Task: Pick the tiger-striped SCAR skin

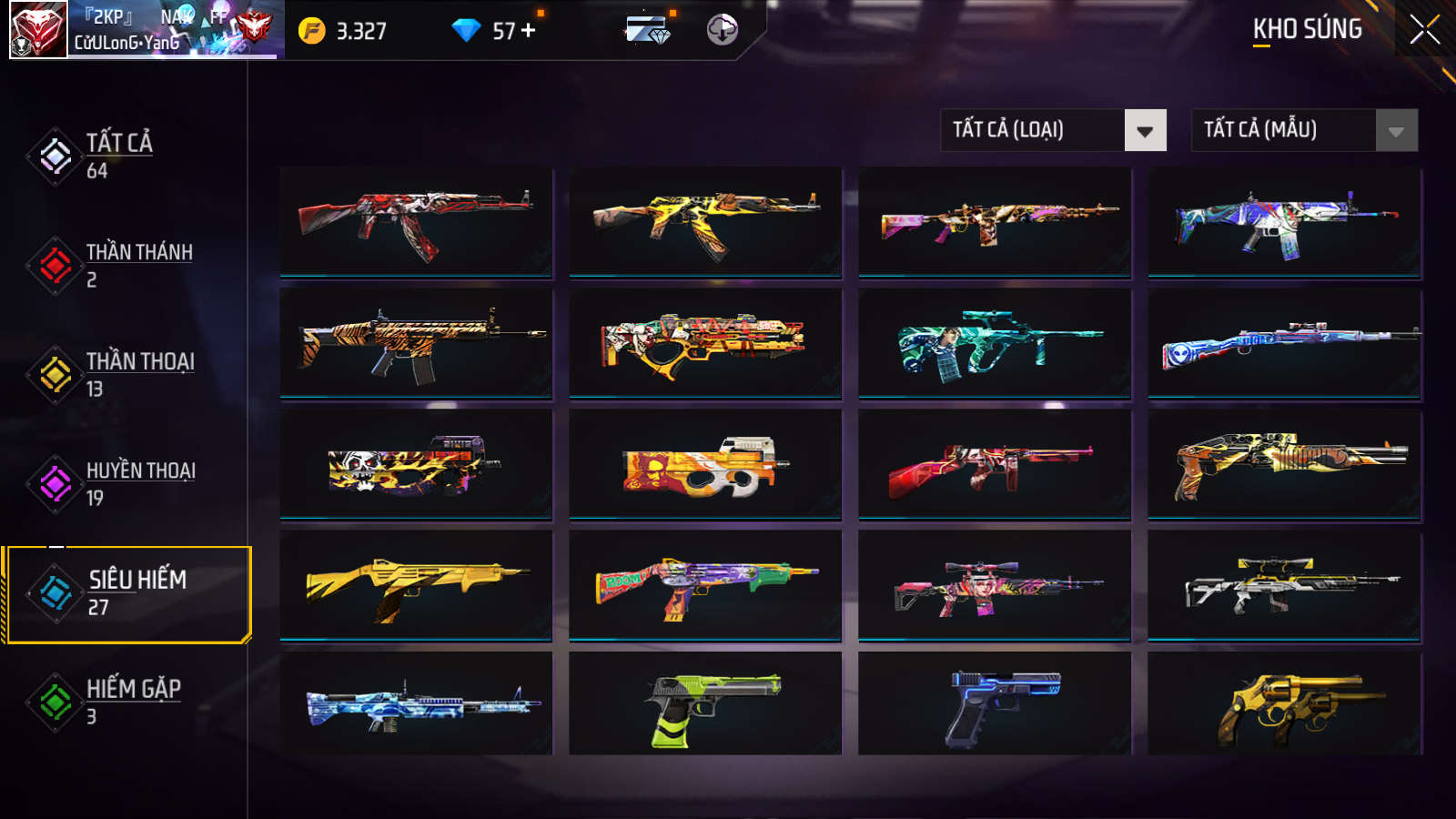Action: coord(416,343)
